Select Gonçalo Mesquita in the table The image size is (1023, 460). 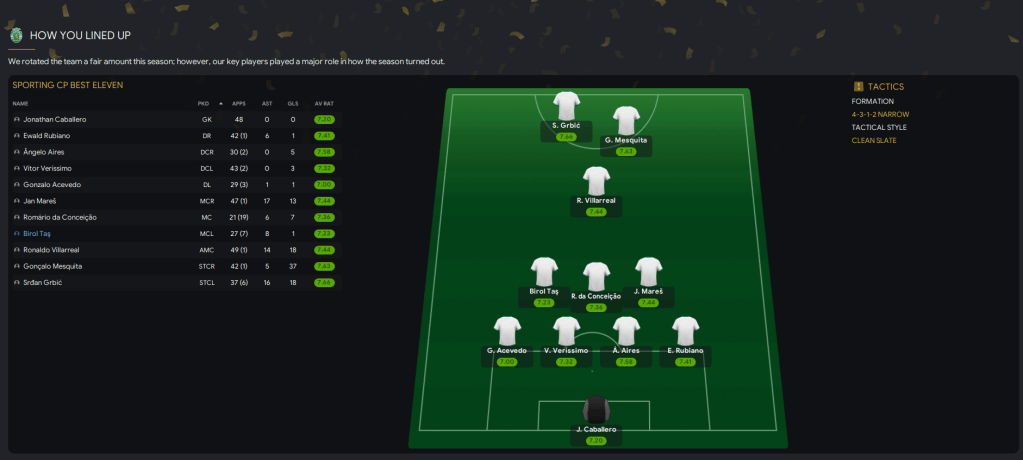point(52,266)
